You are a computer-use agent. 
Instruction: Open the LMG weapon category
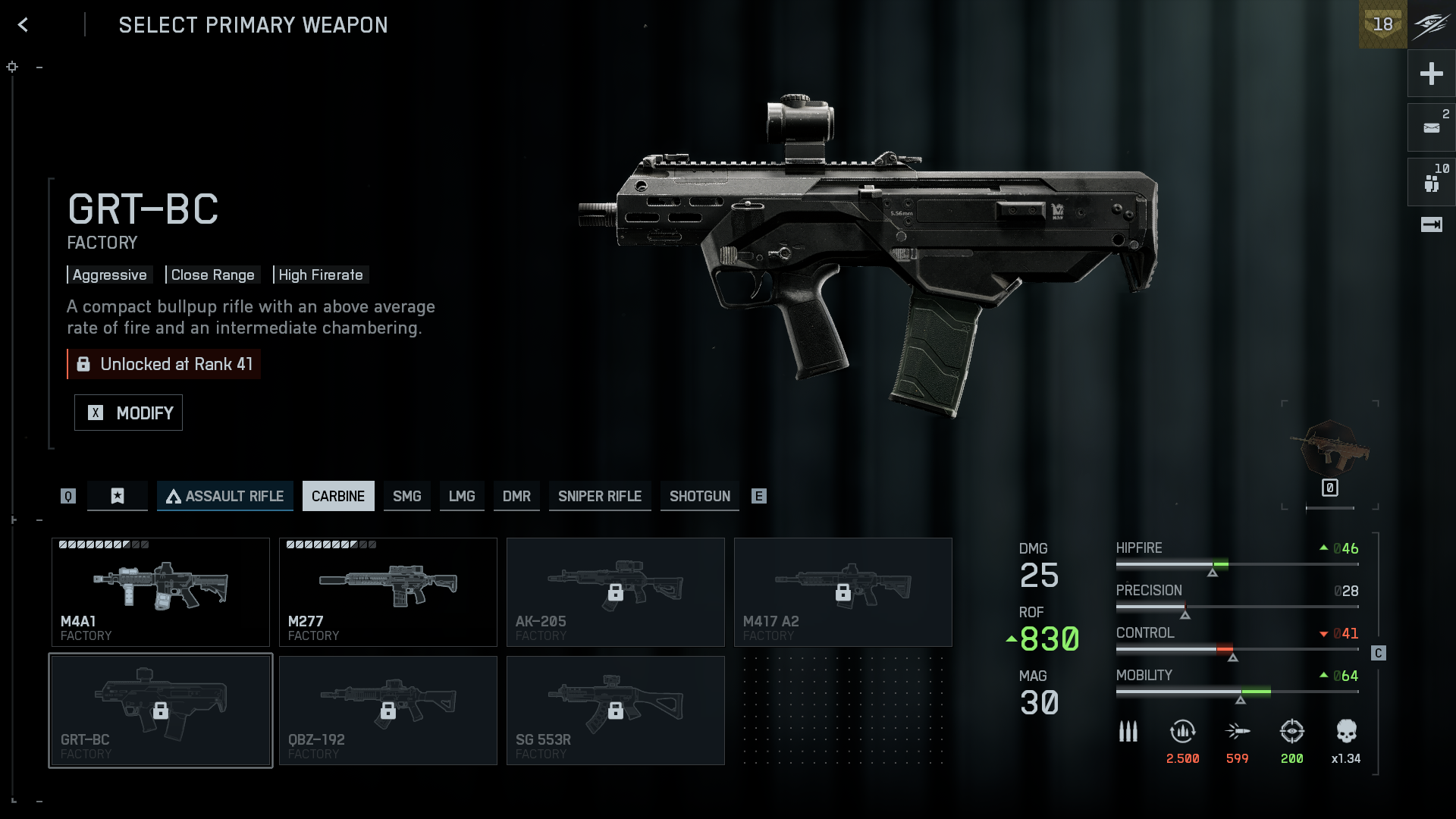pos(462,496)
